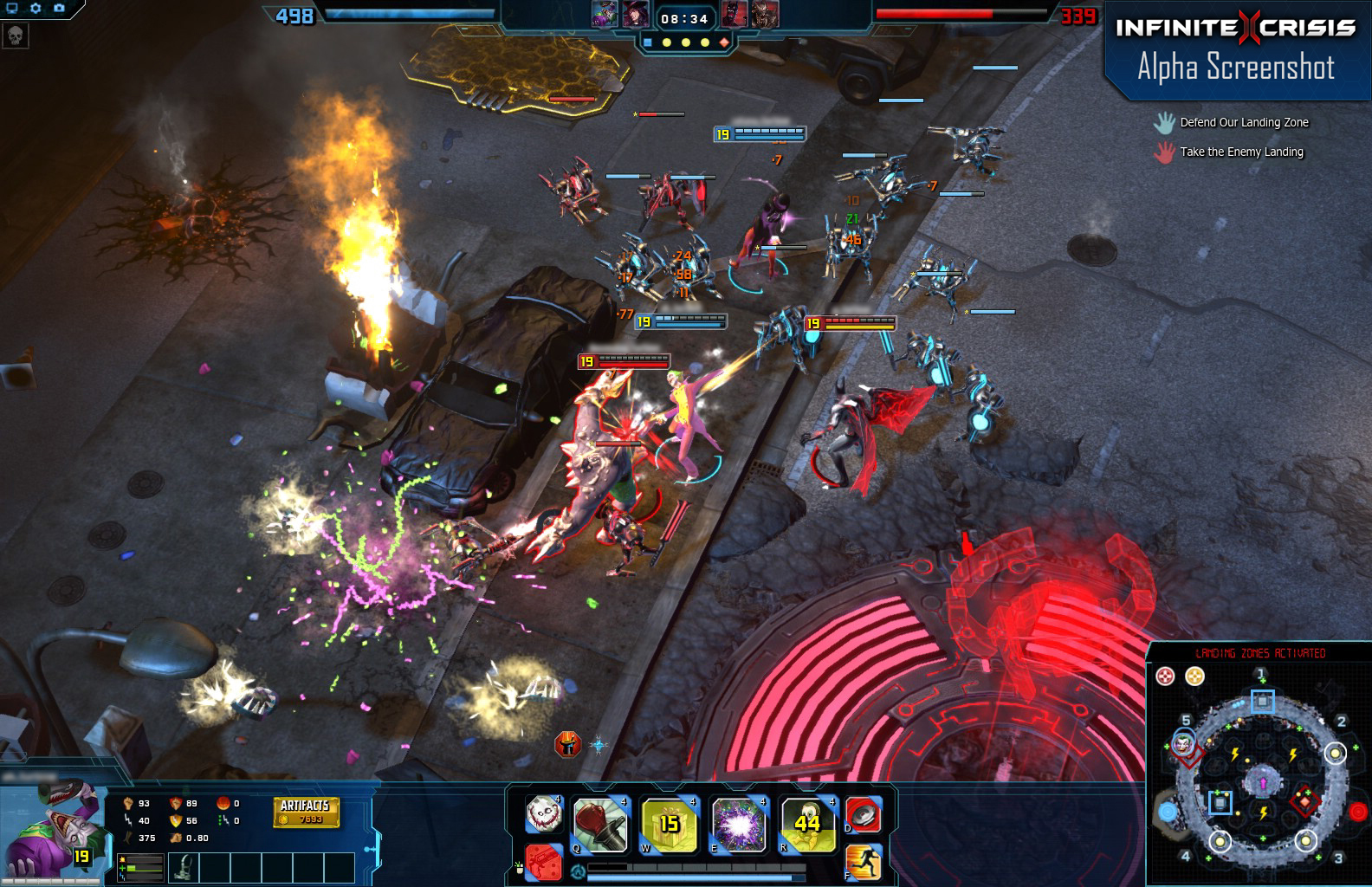Click the monitor display menu icon
The width and height of the screenshot is (1372, 887).
pyautogui.click(x=12, y=8)
